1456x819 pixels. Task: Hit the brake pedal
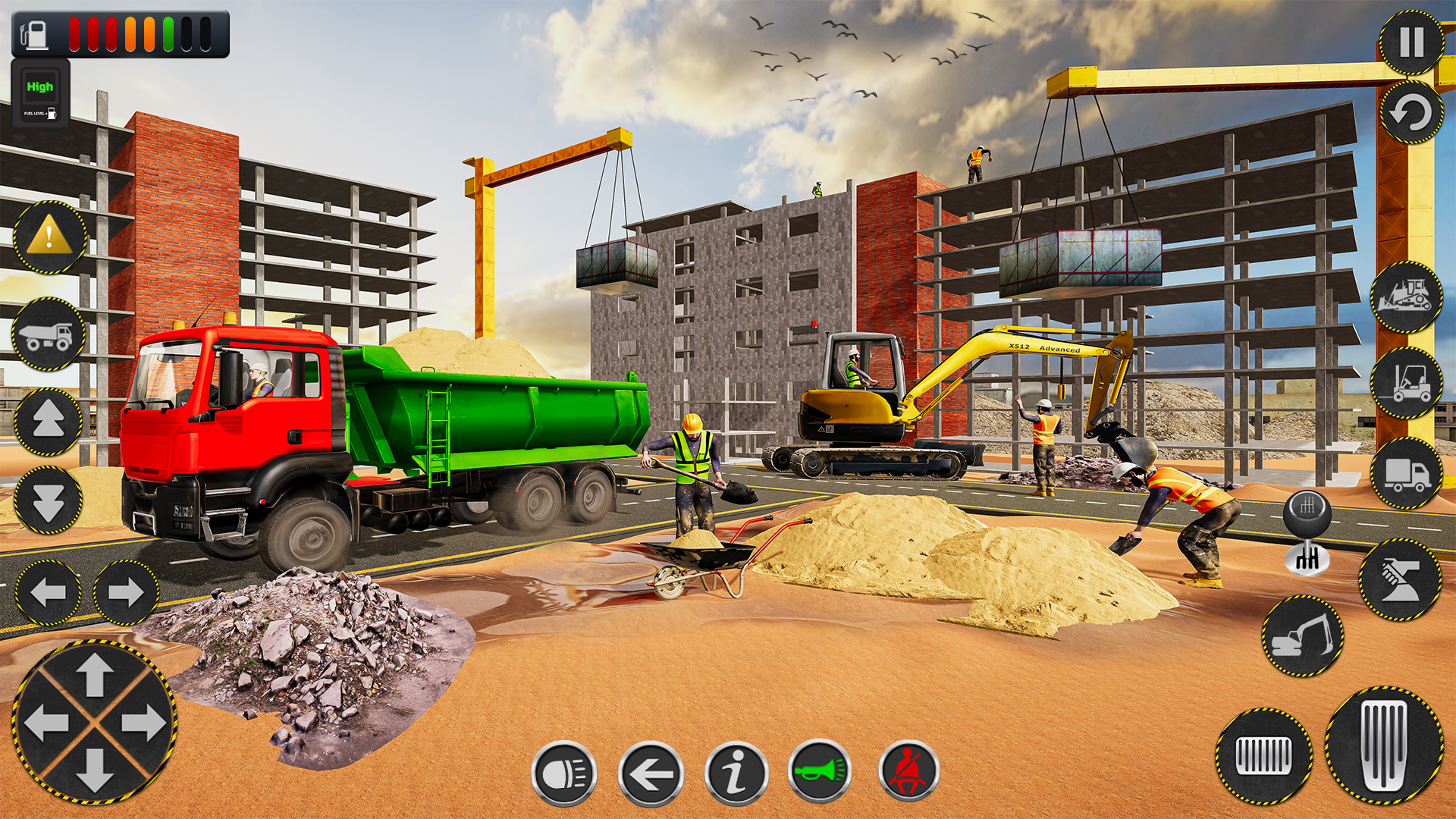1263,756
